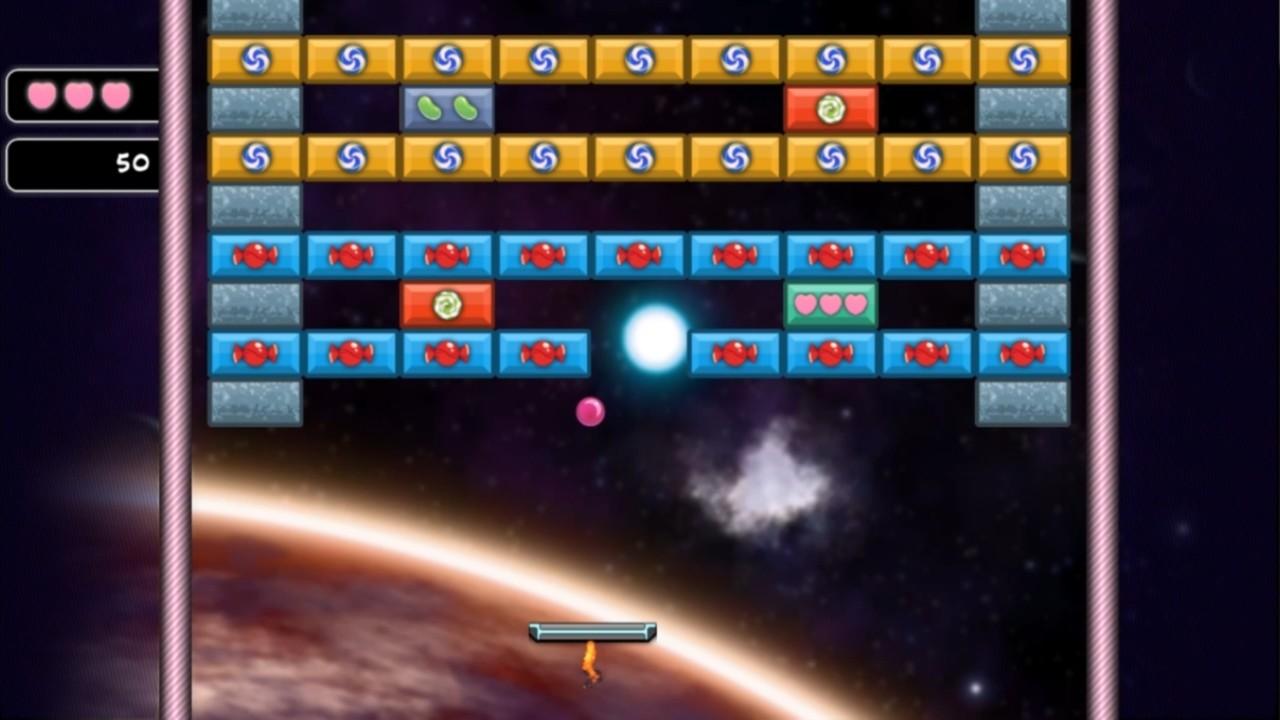
Task: Click the leftmost blue brick with red candy
Action: [x=254, y=255]
